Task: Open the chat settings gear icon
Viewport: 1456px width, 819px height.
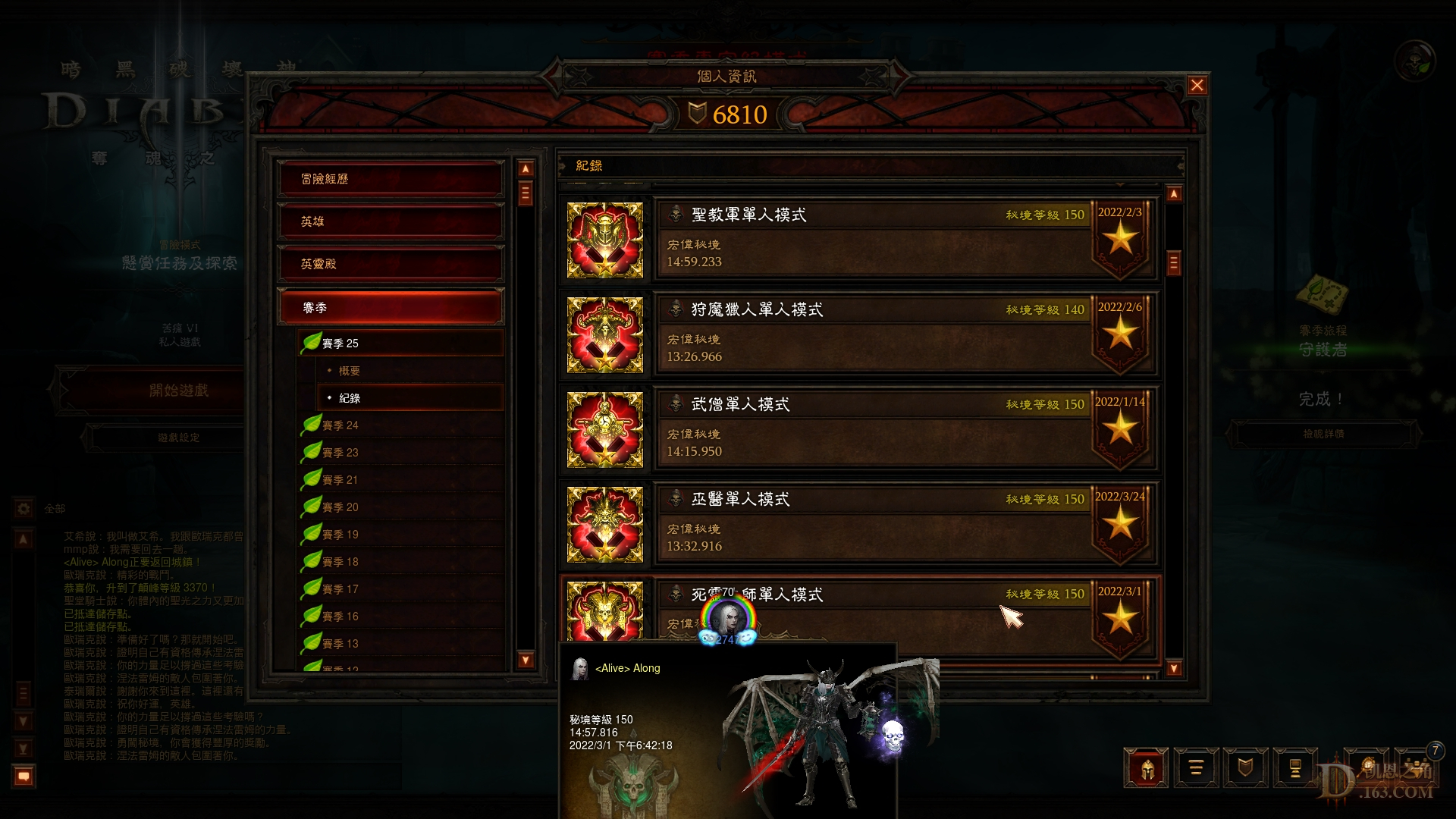Action: click(x=24, y=510)
